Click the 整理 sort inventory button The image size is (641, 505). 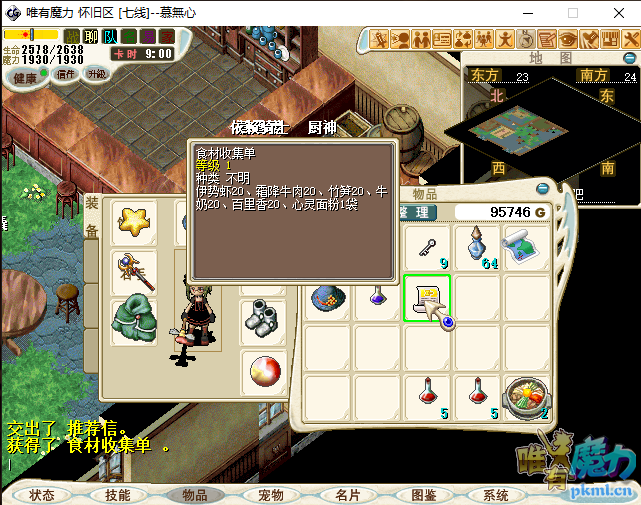[413, 212]
